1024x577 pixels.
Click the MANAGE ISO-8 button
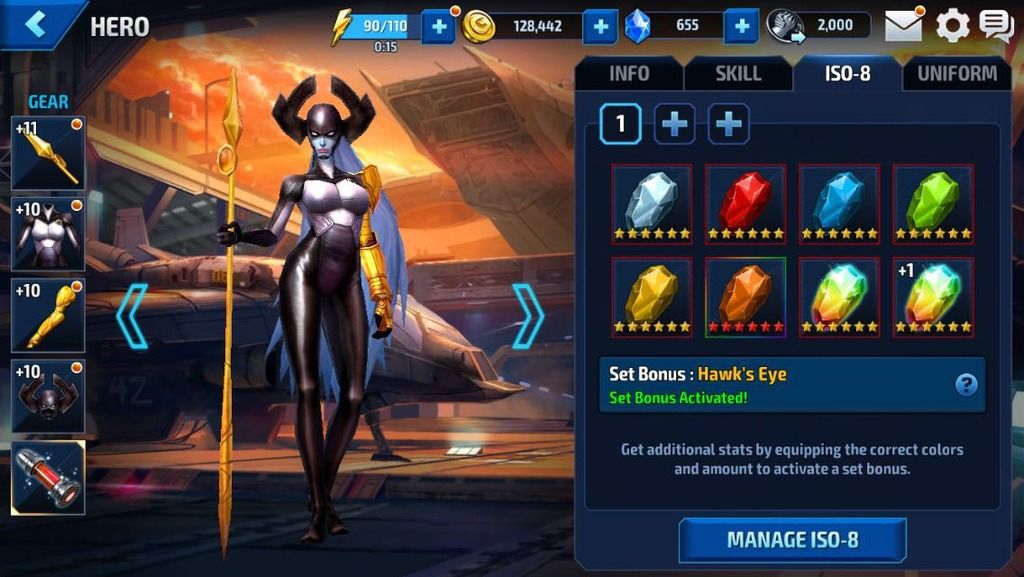click(x=792, y=540)
